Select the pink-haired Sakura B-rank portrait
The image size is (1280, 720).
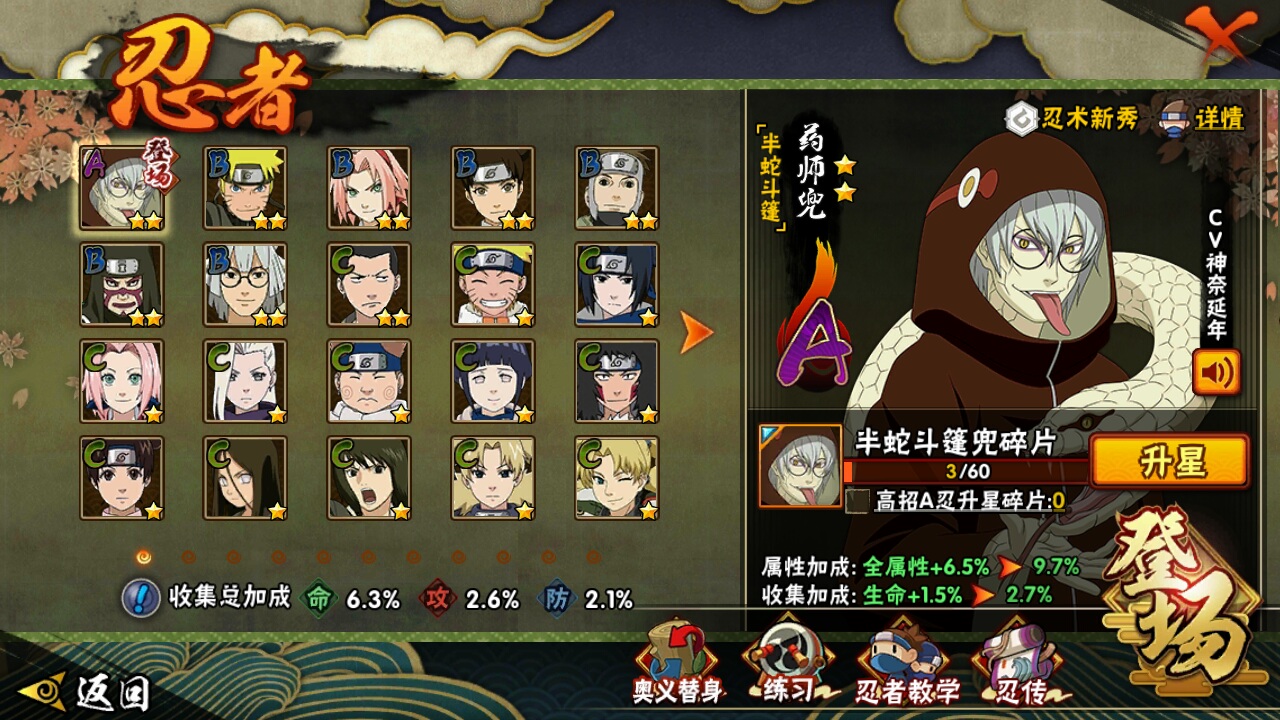[369, 188]
